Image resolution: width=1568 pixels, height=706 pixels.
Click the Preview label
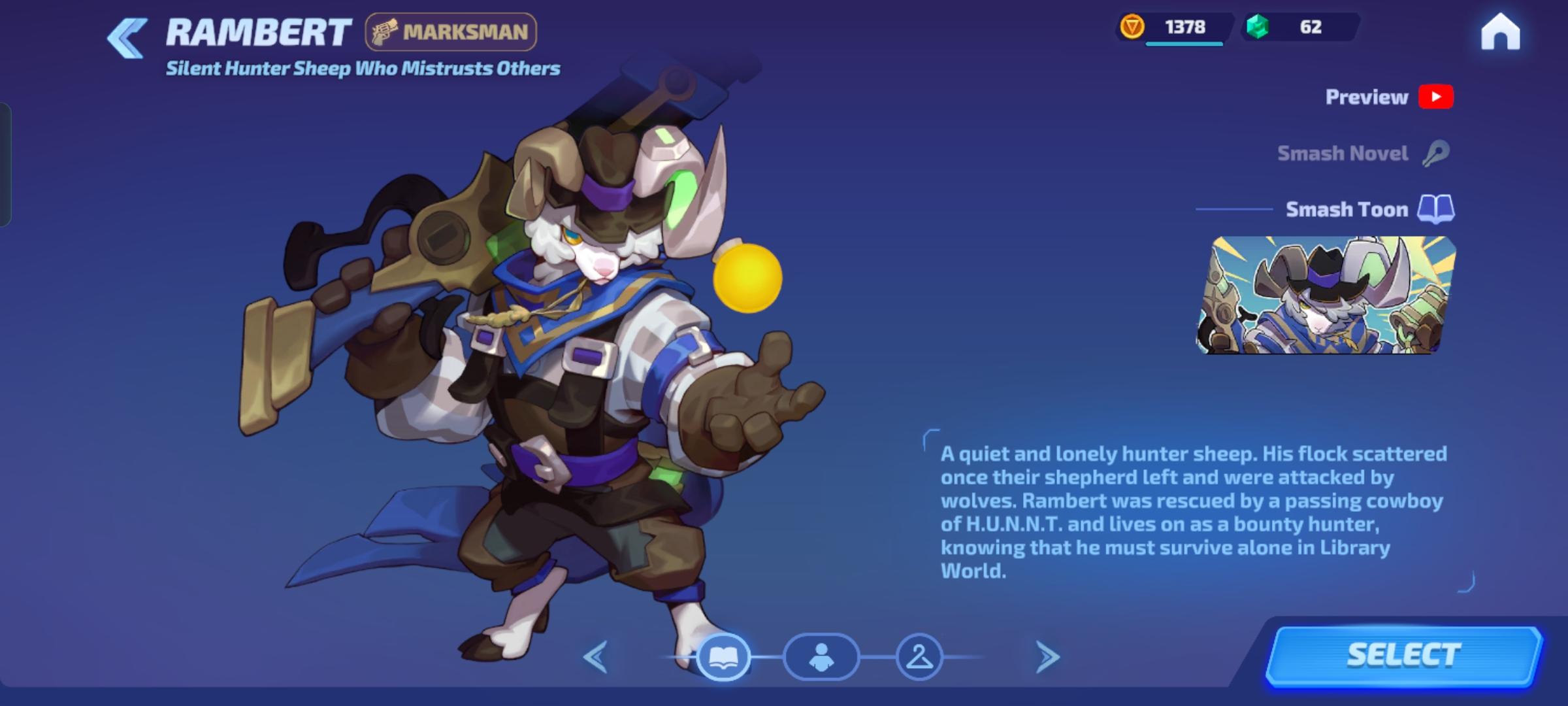1365,97
